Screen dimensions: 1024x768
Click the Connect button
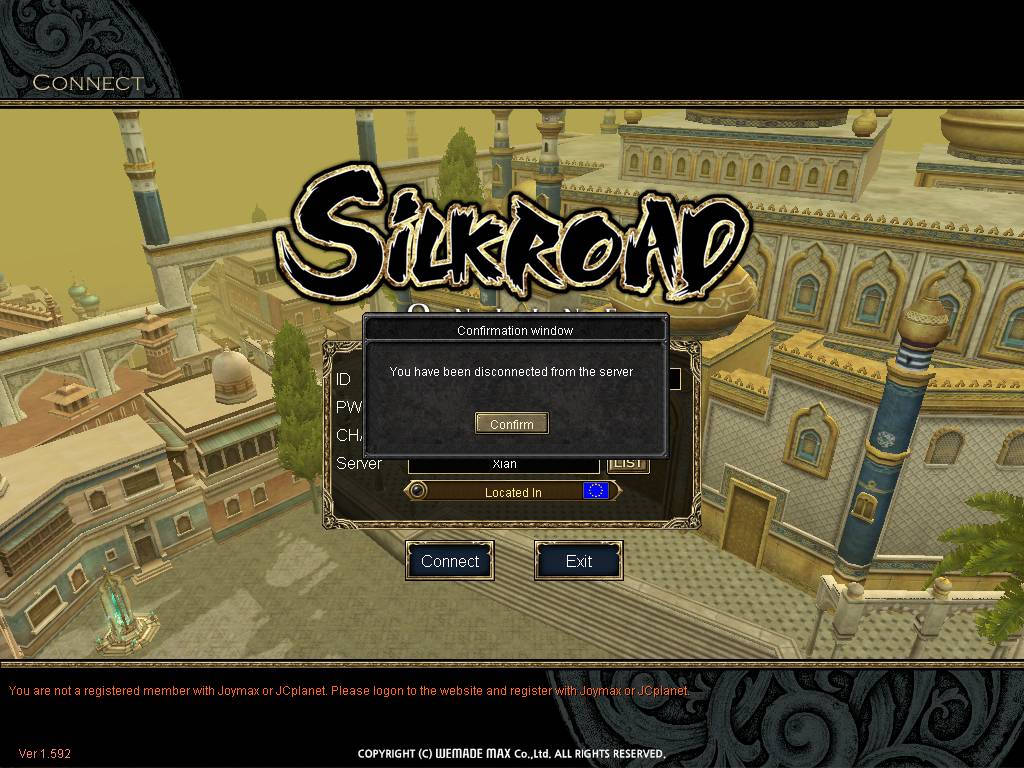(450, 561)
